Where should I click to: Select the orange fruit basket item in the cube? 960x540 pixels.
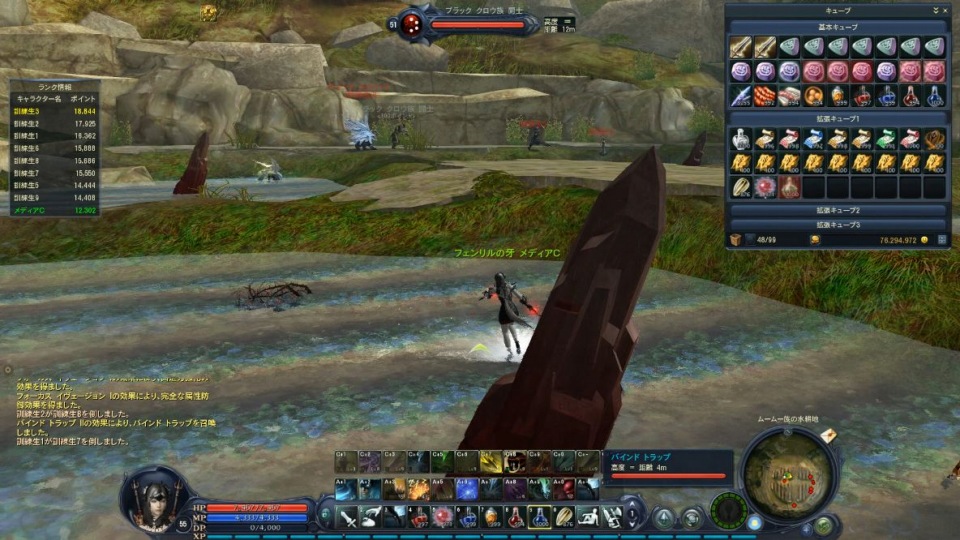pos(813,95)
